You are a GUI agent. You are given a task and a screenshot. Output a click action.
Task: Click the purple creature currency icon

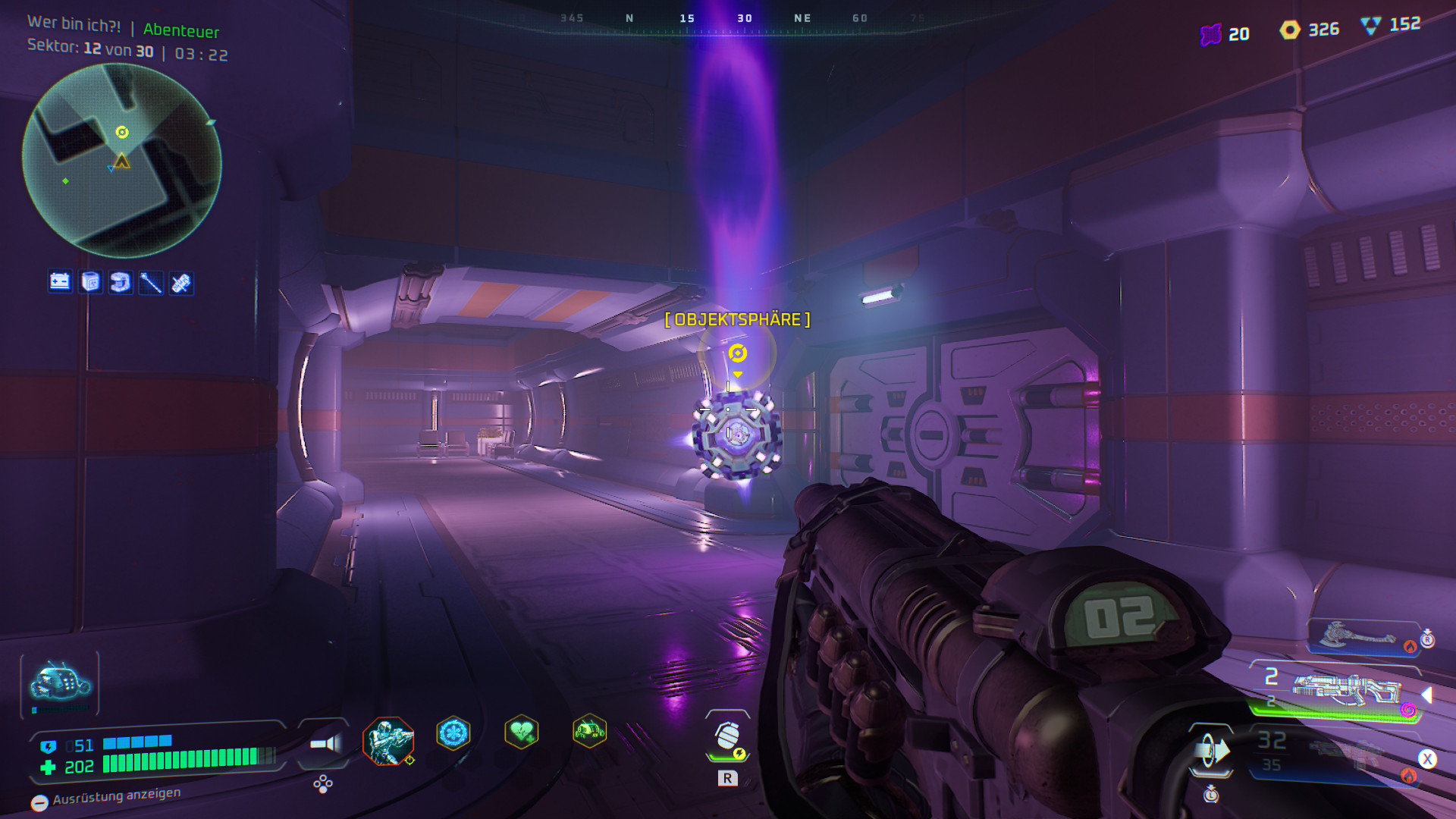pyautogui.click(x=1211, y=34)
